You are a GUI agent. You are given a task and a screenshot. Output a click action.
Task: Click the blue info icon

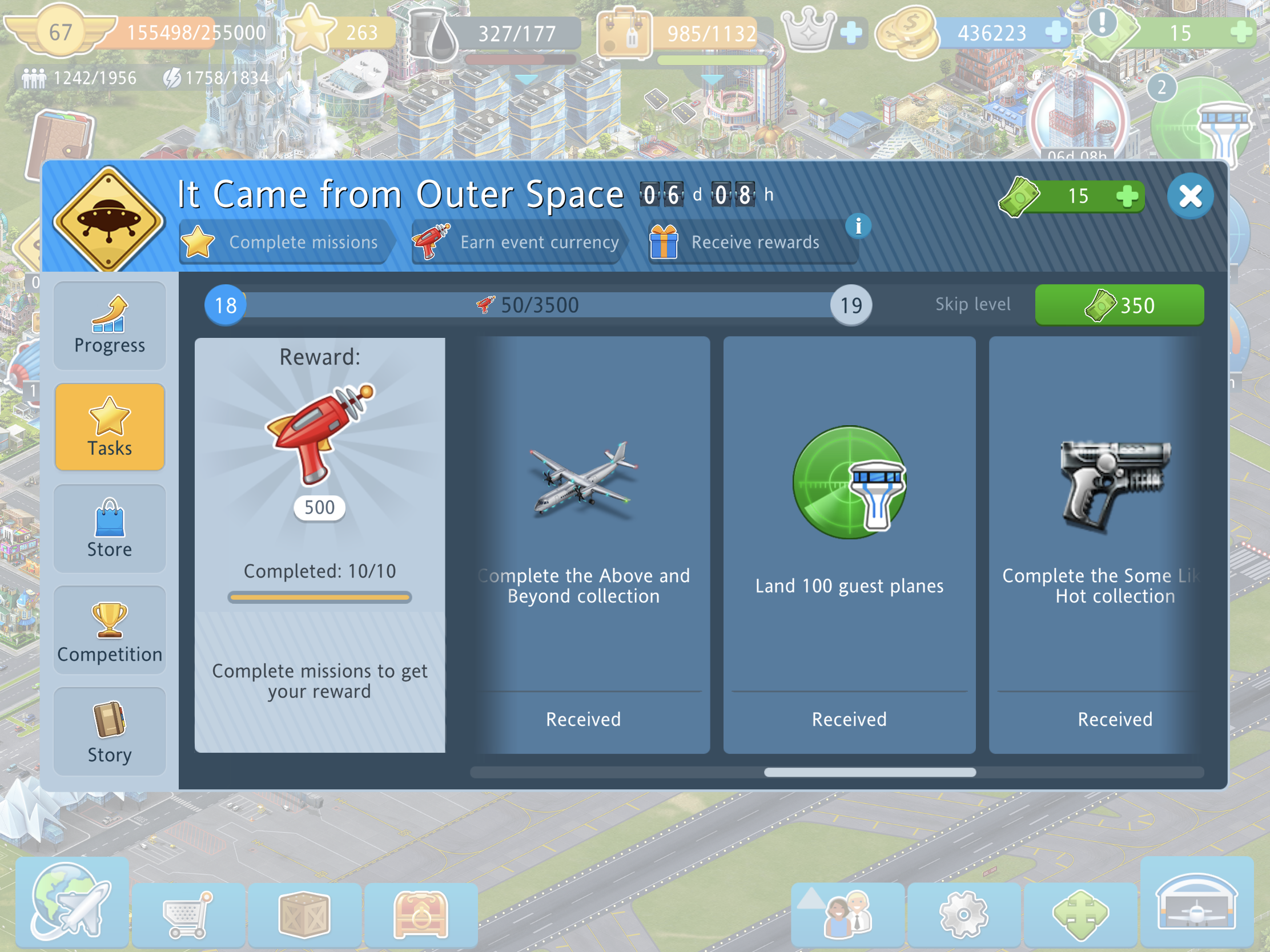point(858,226)
